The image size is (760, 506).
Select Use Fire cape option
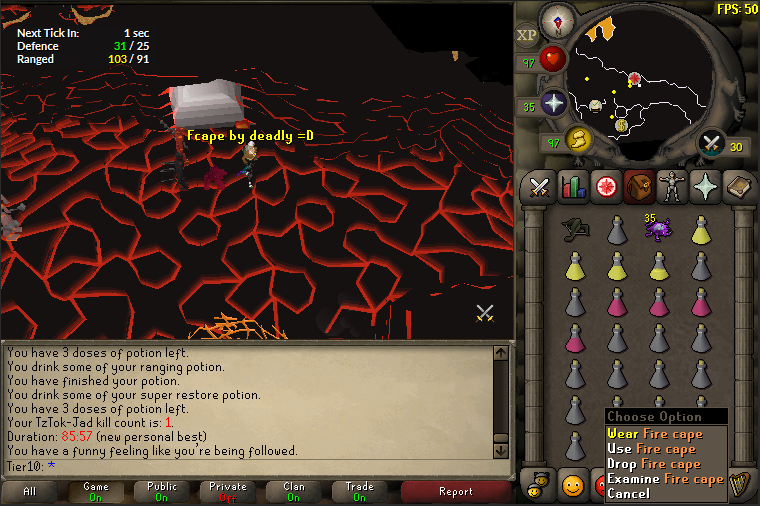tap(655, 449)
